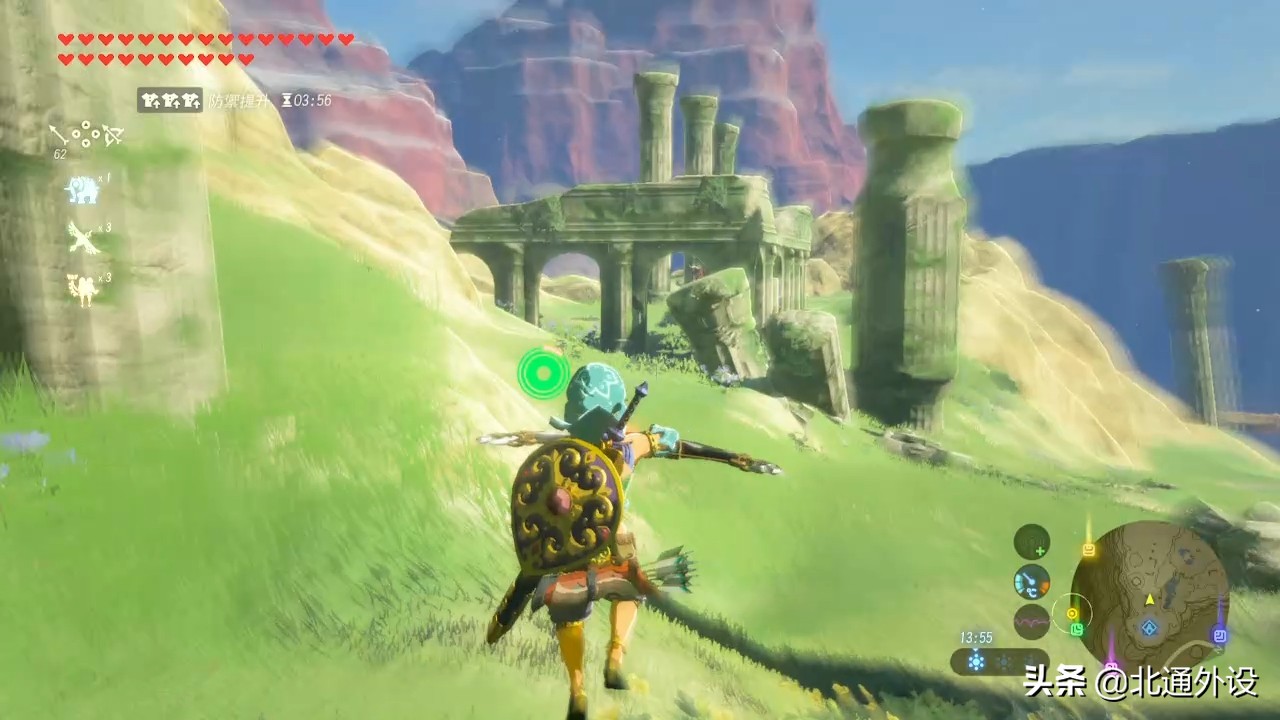
Task: Click the temperature gauge icon
Action: point(1031,582)
